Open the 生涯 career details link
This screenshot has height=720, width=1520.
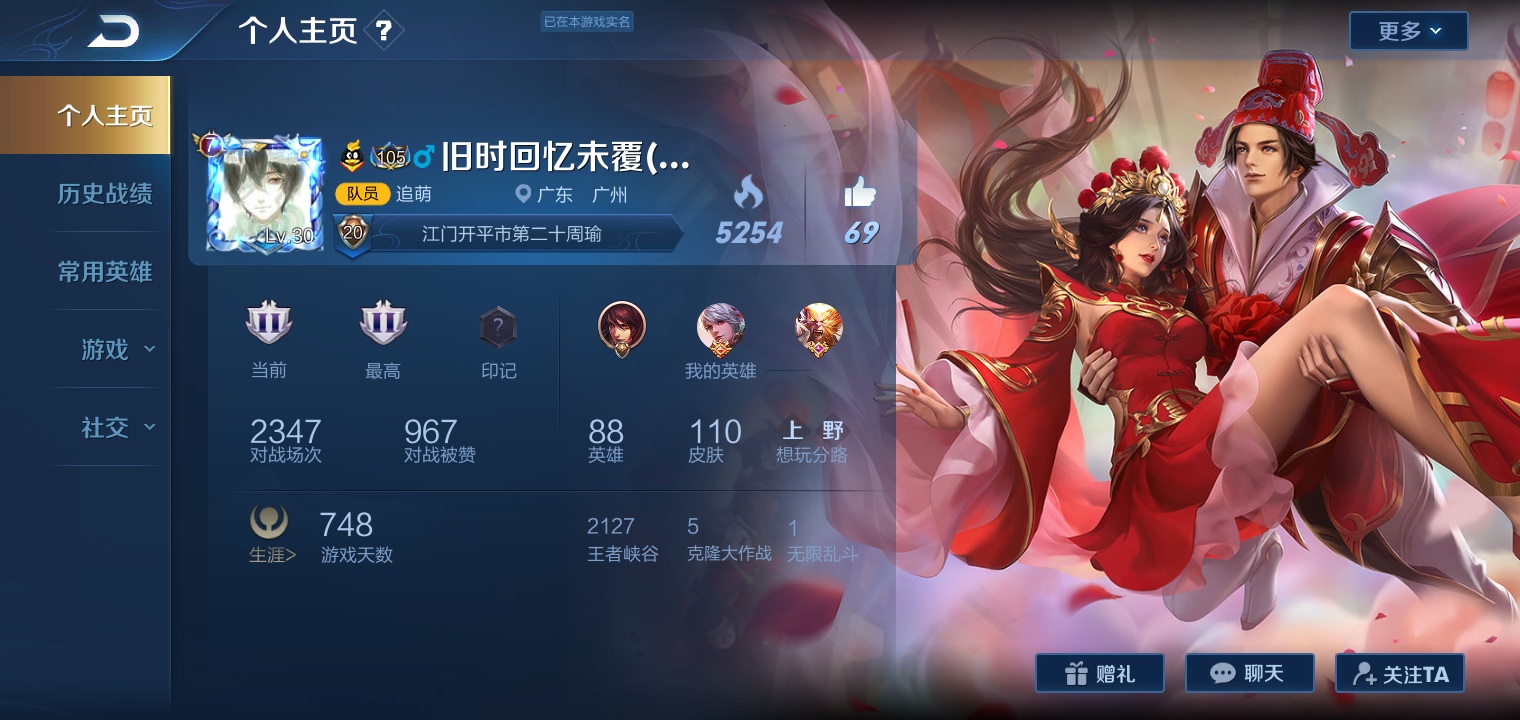270,535
